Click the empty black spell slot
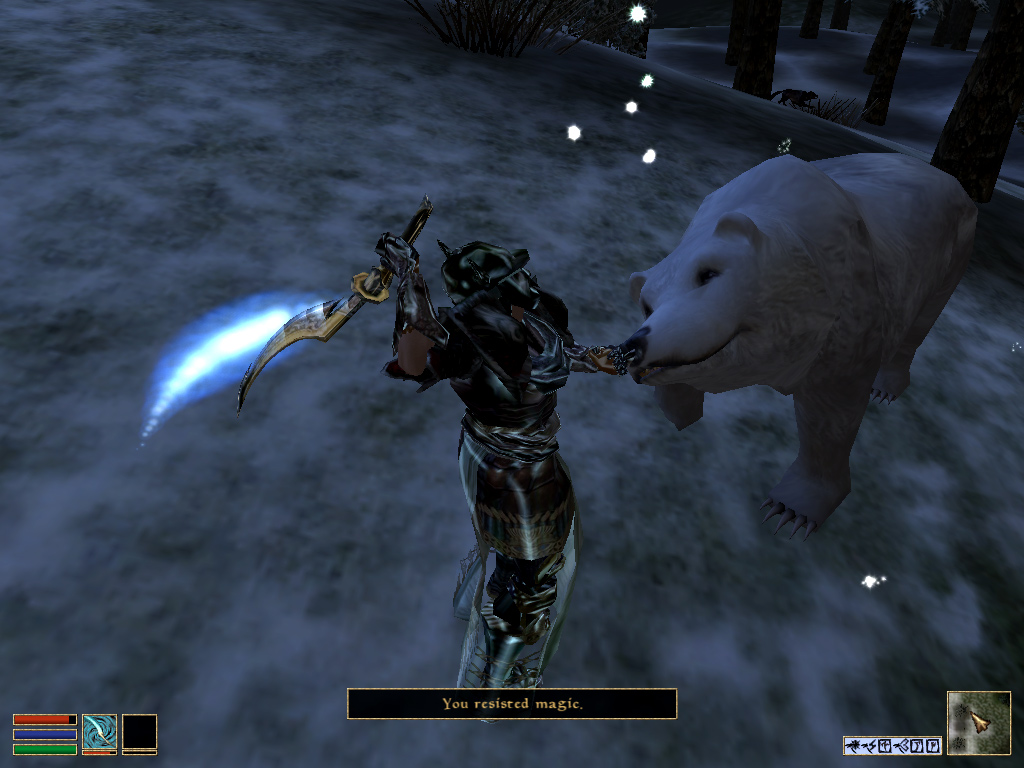This screenshot has width=1024, height=768. 139,731
